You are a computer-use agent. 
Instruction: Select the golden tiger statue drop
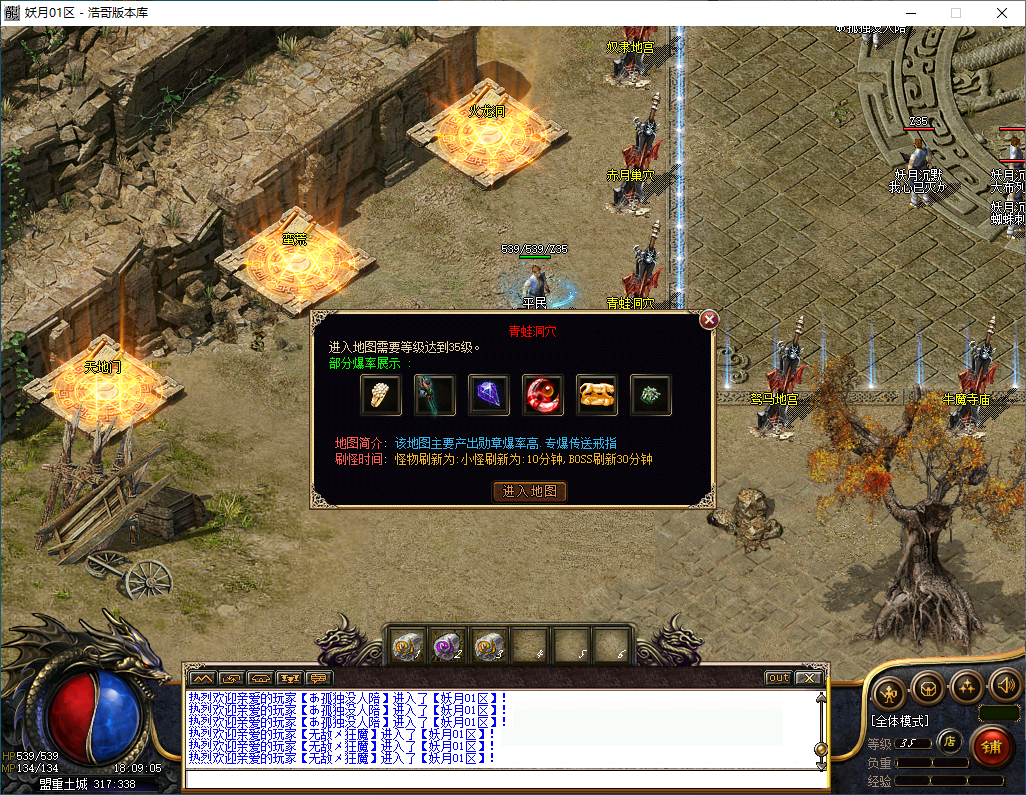tap(597, 396)
